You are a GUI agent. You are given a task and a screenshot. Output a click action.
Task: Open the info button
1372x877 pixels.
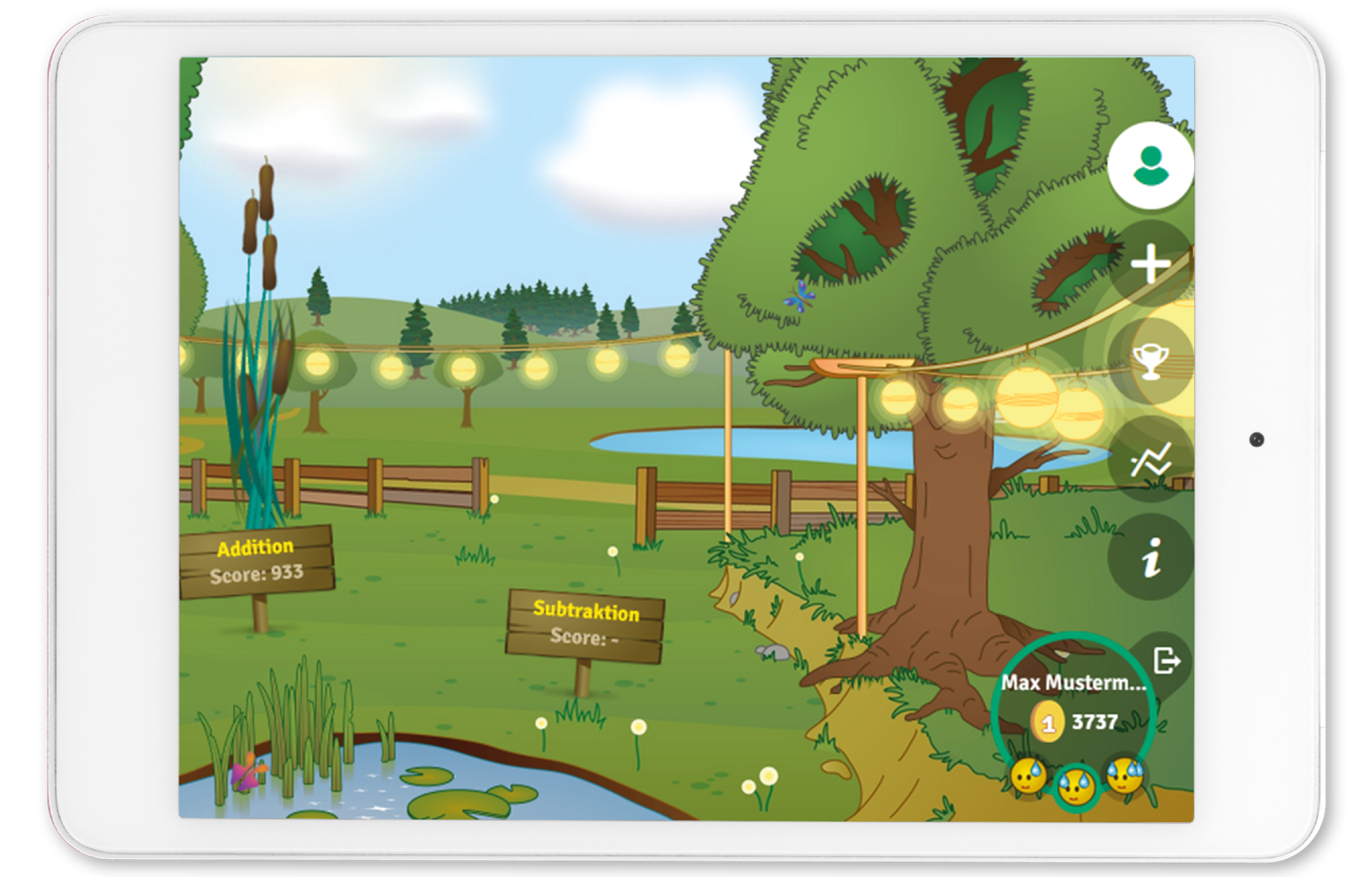(1150, 557)
